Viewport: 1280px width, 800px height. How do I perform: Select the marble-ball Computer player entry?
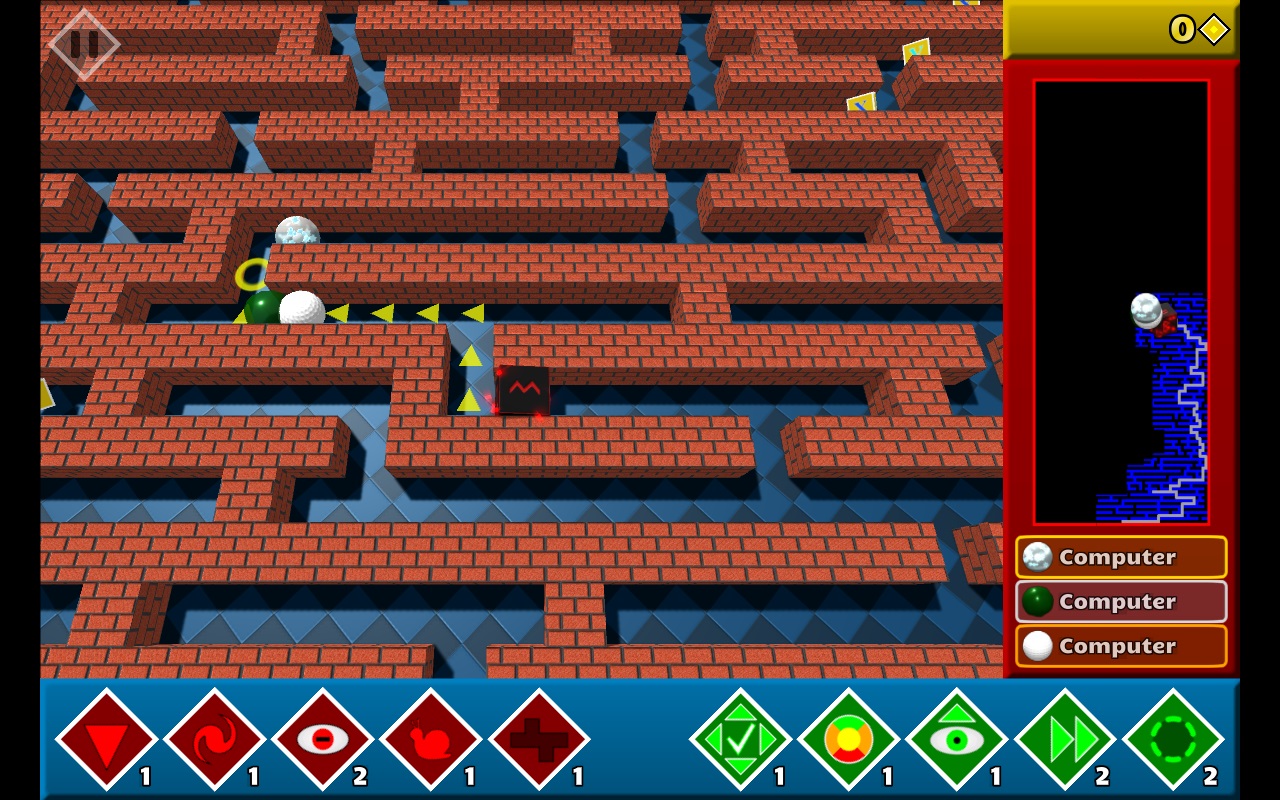(x=1121, y=557)
